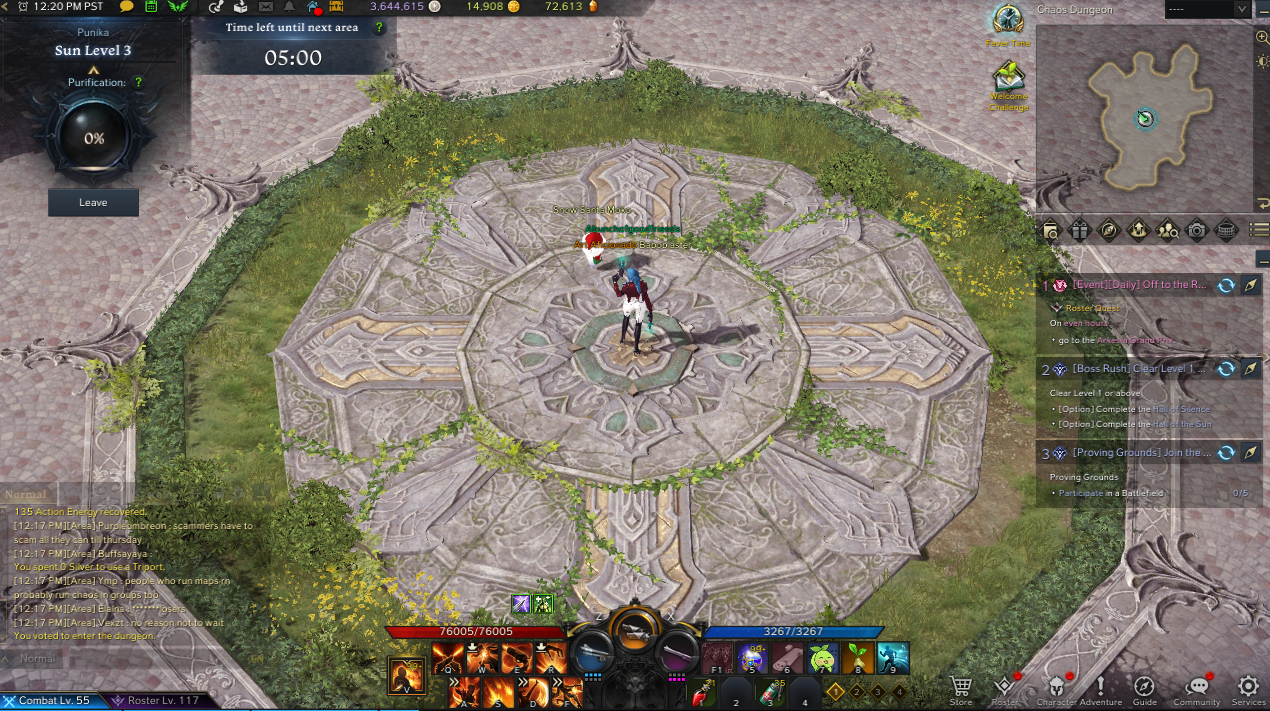This screenshot has width=1270, height=711.
Task: Use the green sprout-creature item in slot 7
Action: point(822,657)
